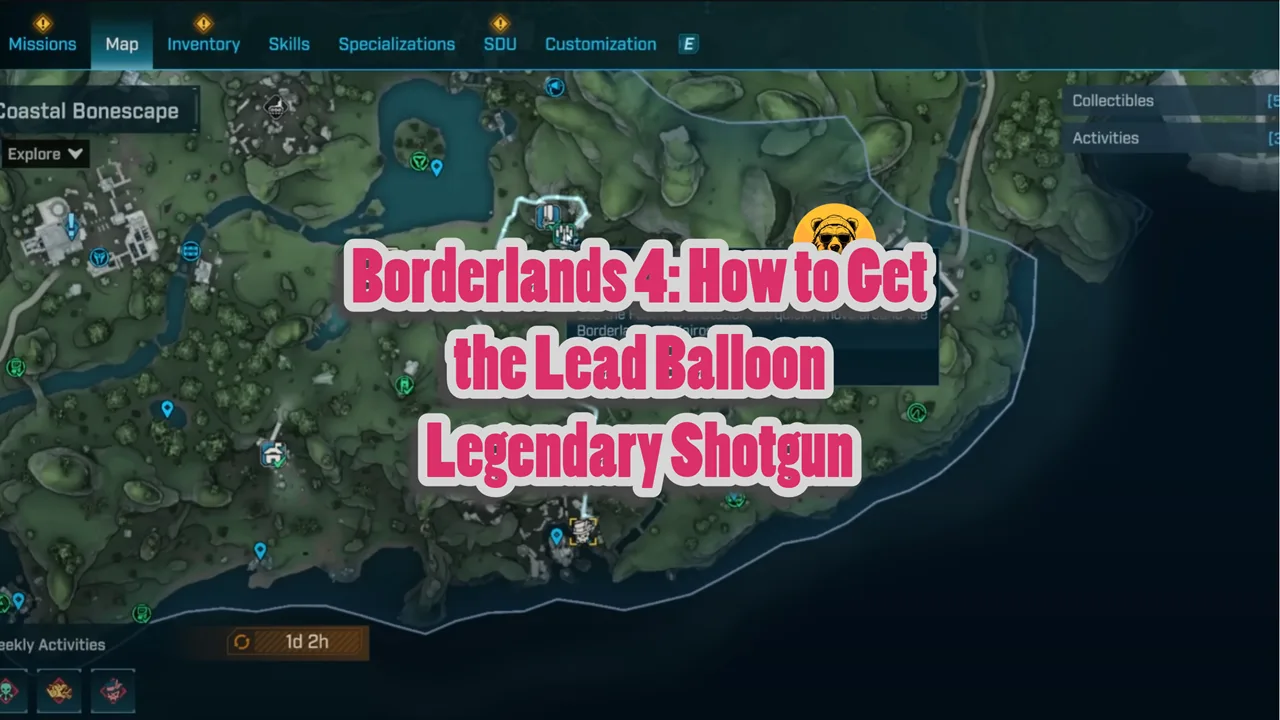
Task: Click the 1d 2h weekly reset timer bar
Action: [296, 642]
